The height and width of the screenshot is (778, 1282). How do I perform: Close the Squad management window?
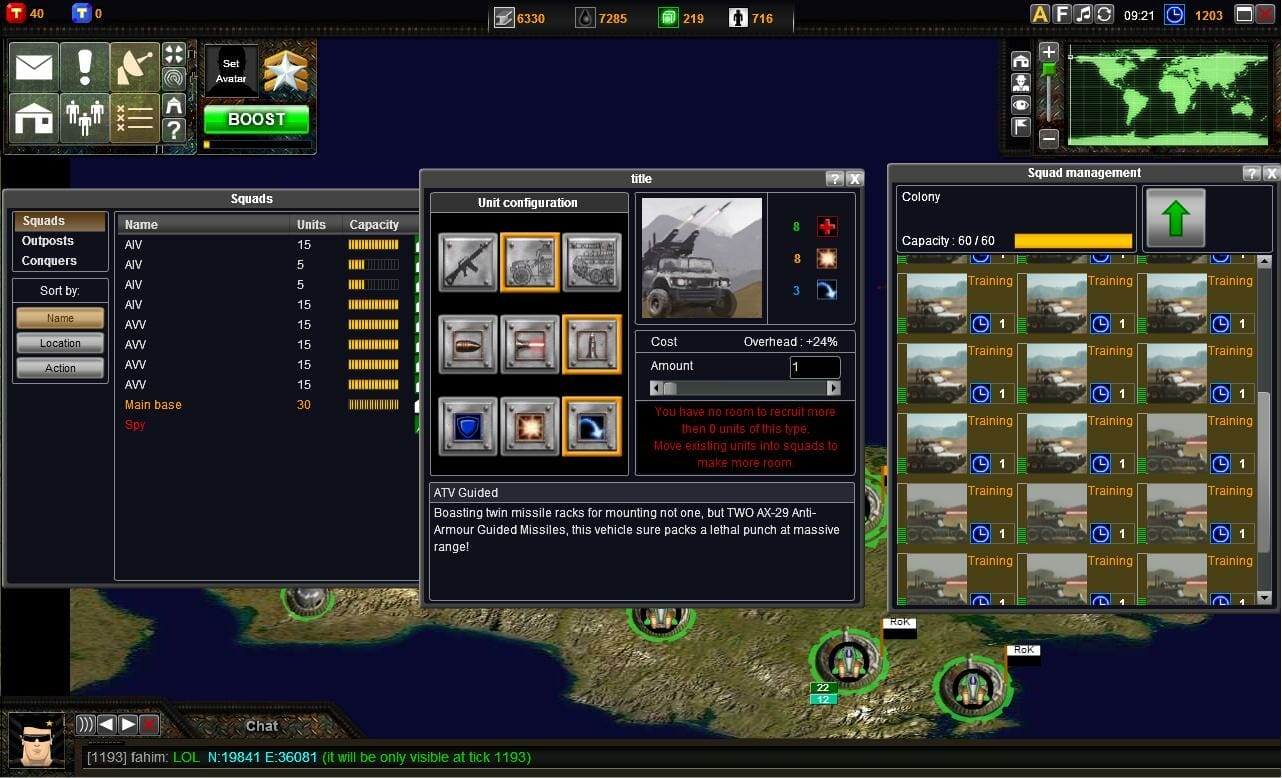tap(1270, 173)
